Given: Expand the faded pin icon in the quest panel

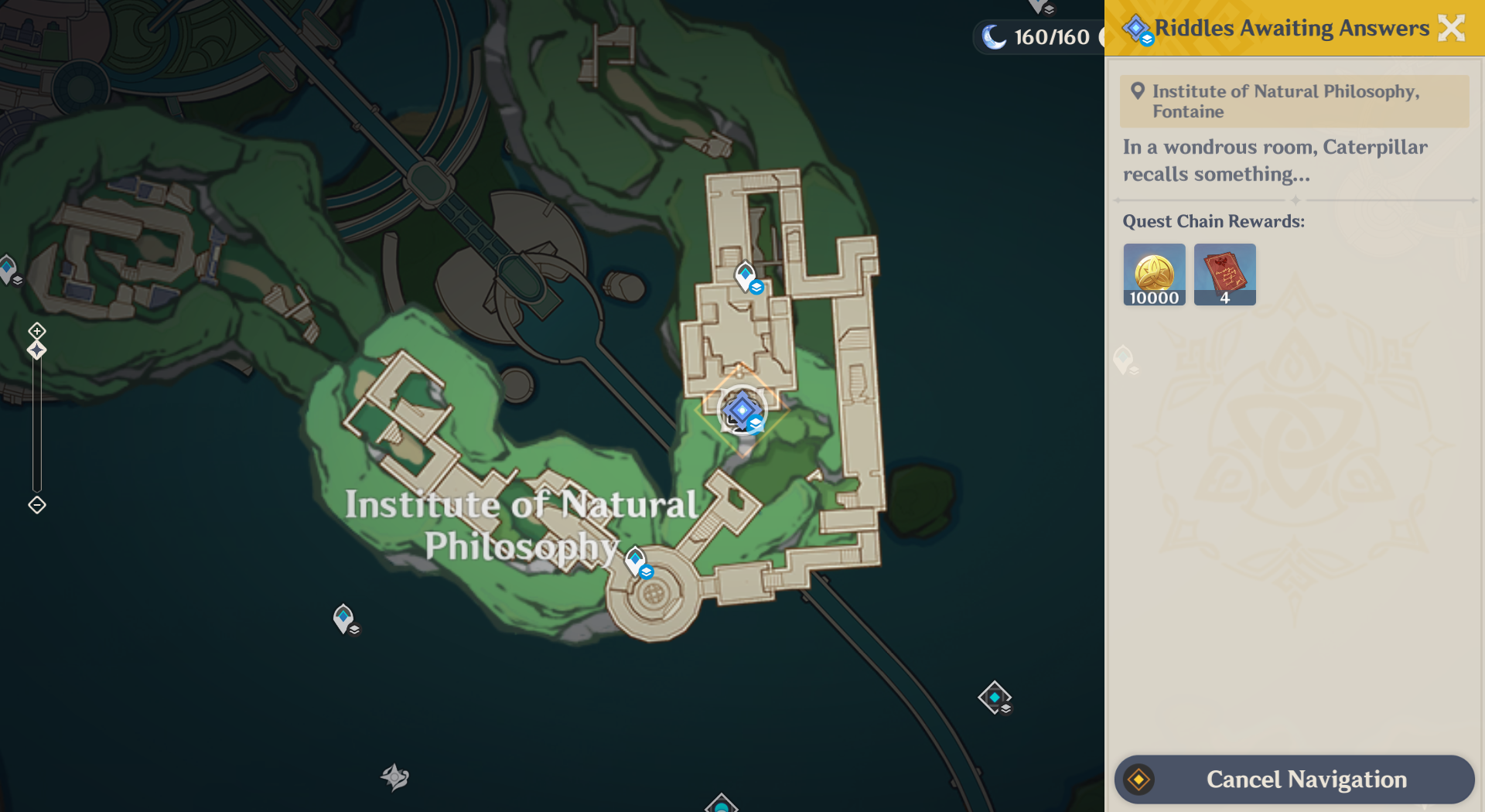Looking at the screenshot, I should click(x=1125, y=360).
